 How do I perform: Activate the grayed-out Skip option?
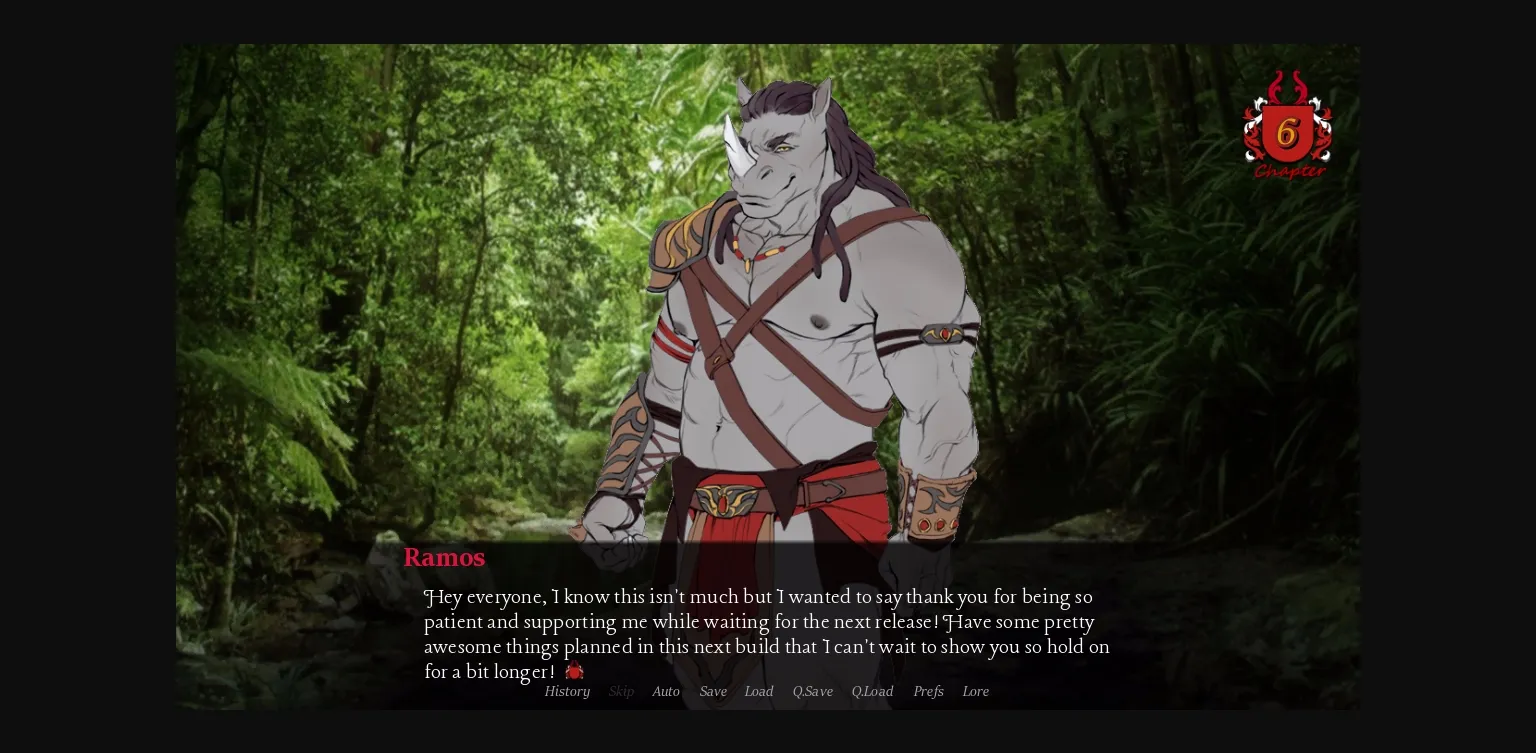point(621,691)
